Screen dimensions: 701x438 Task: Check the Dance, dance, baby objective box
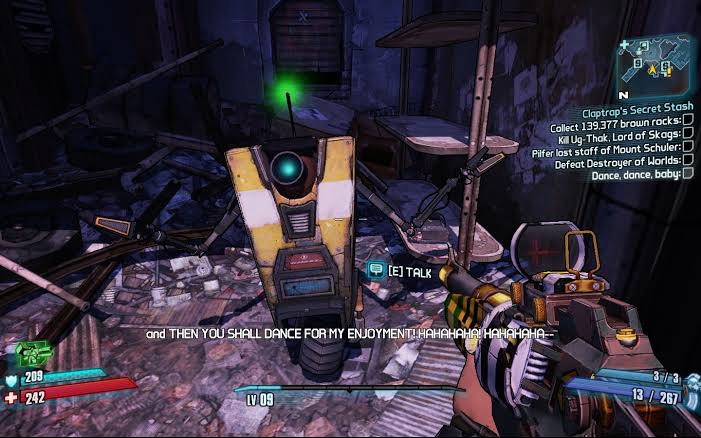(688, 174)
